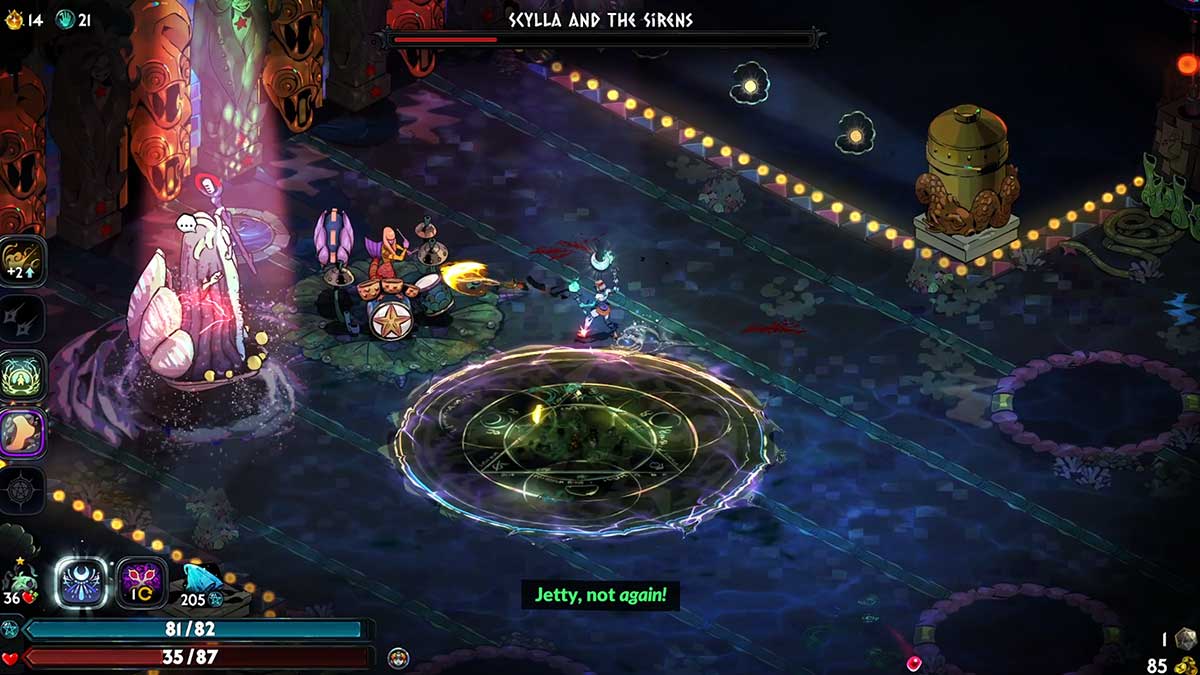This screenshot has height=675, width=1200.
Task: Click the dimmed pentagram circle slot
Action: click(x=22, y=490)
